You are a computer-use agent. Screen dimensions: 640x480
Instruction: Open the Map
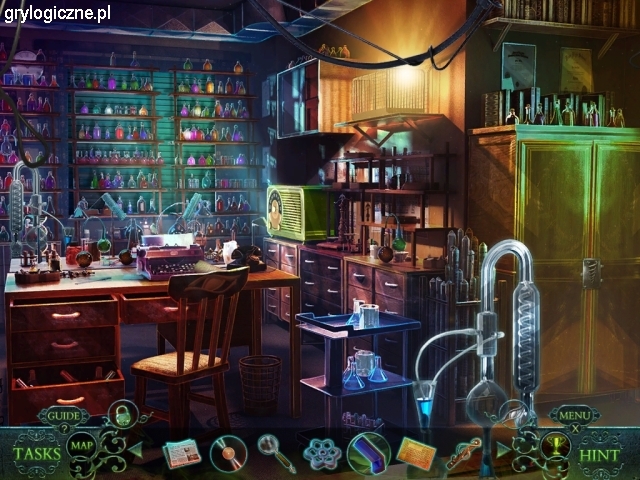tap(82, 447)
